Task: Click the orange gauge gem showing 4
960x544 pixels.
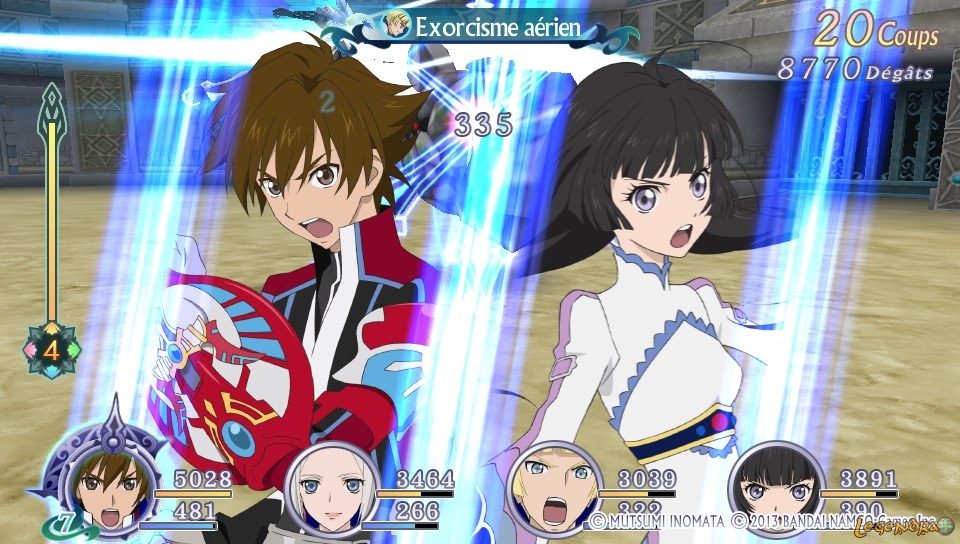Action: [50, 349]
